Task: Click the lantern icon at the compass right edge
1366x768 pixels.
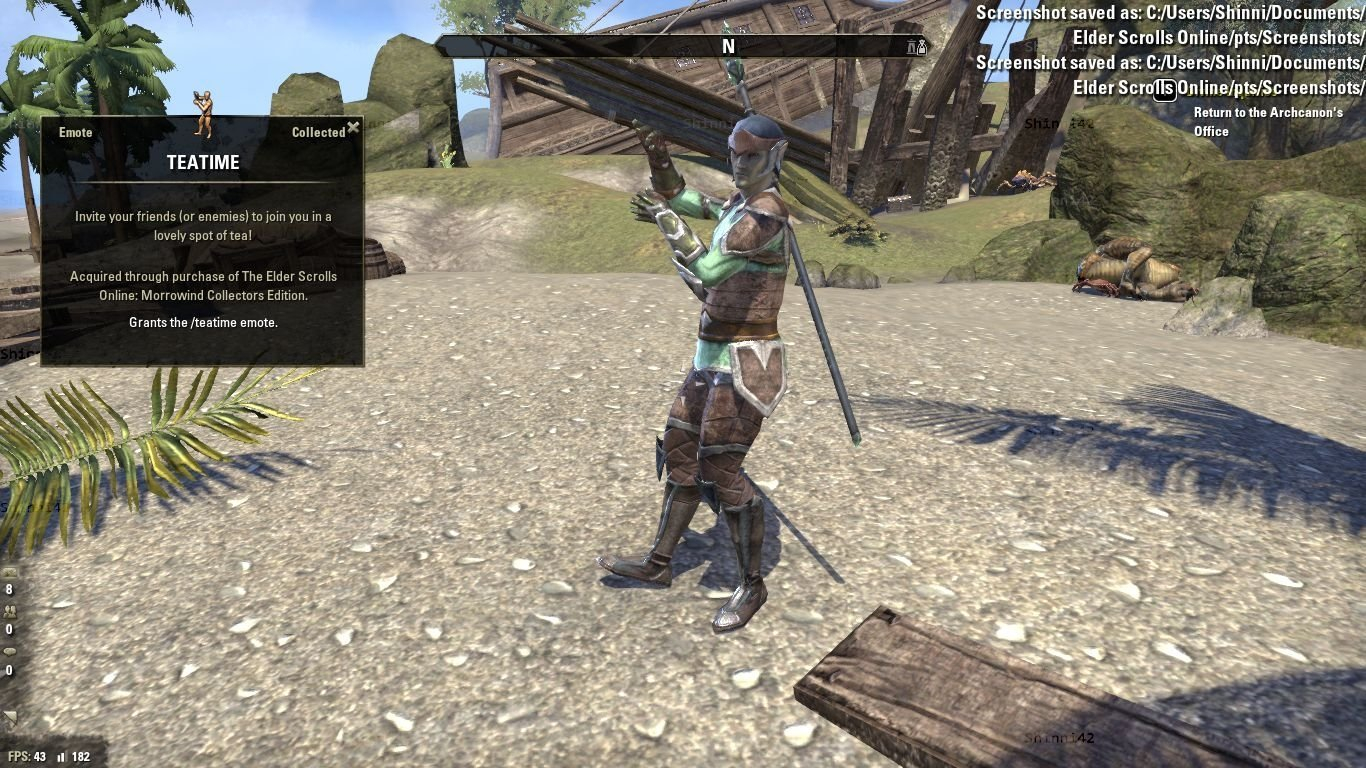Action: tap(910, 47)
